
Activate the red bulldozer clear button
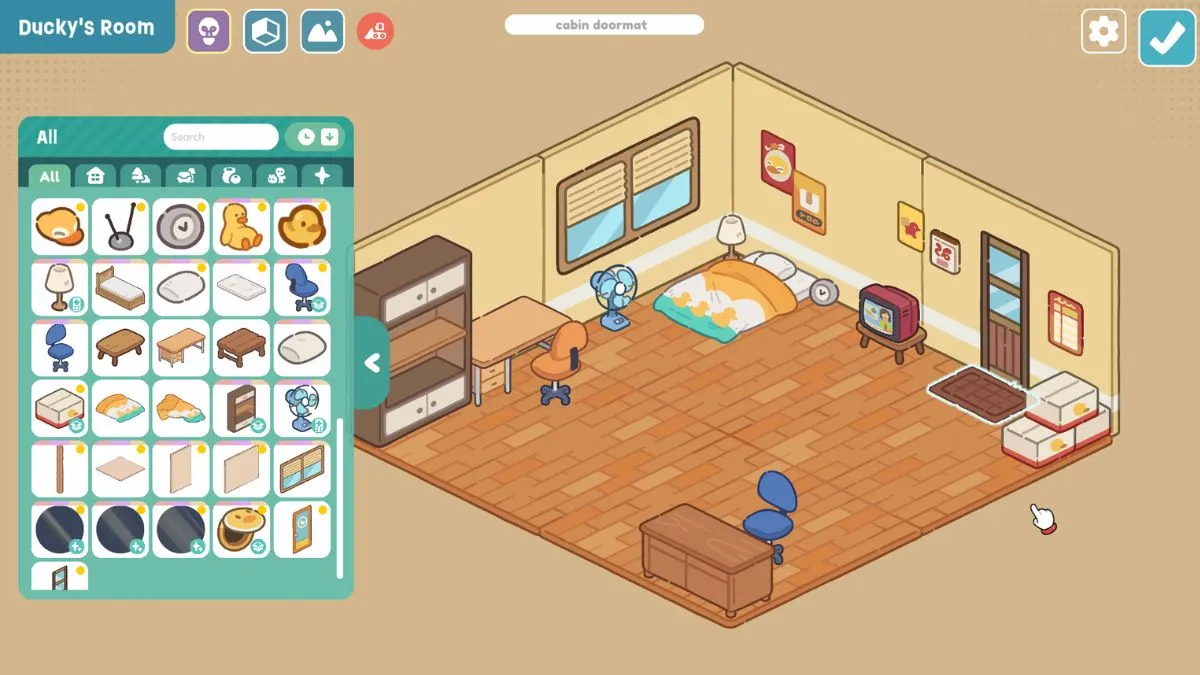375,32
